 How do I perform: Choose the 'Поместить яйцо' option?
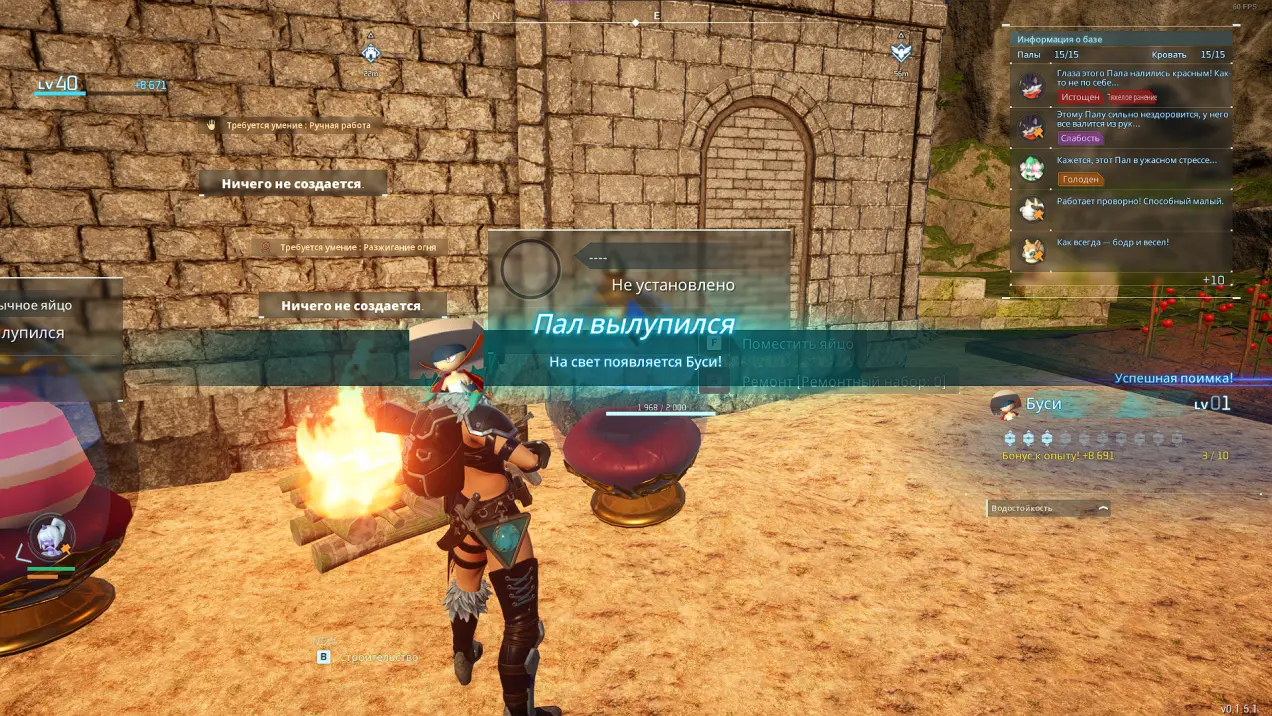[797, 343]
